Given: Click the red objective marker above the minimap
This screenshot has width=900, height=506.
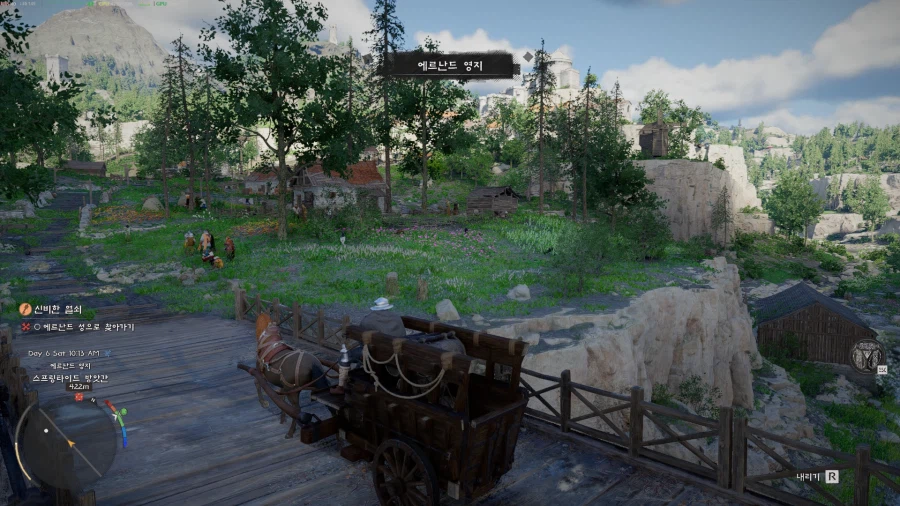Looking at the screenshot, I should [x=79, y=396].
